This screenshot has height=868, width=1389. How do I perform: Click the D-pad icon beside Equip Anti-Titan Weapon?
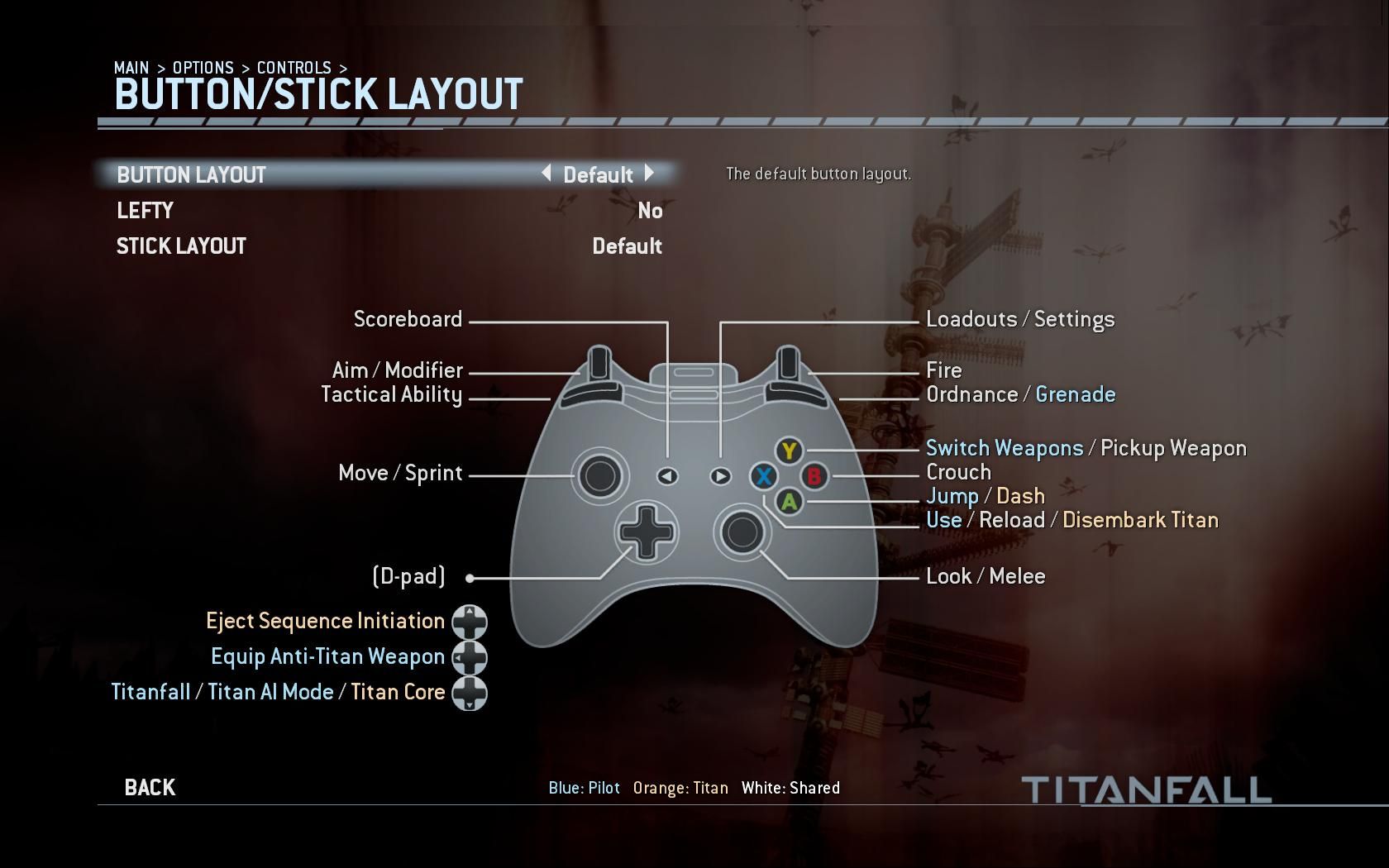pyautogui.click(x=468, y=656)
